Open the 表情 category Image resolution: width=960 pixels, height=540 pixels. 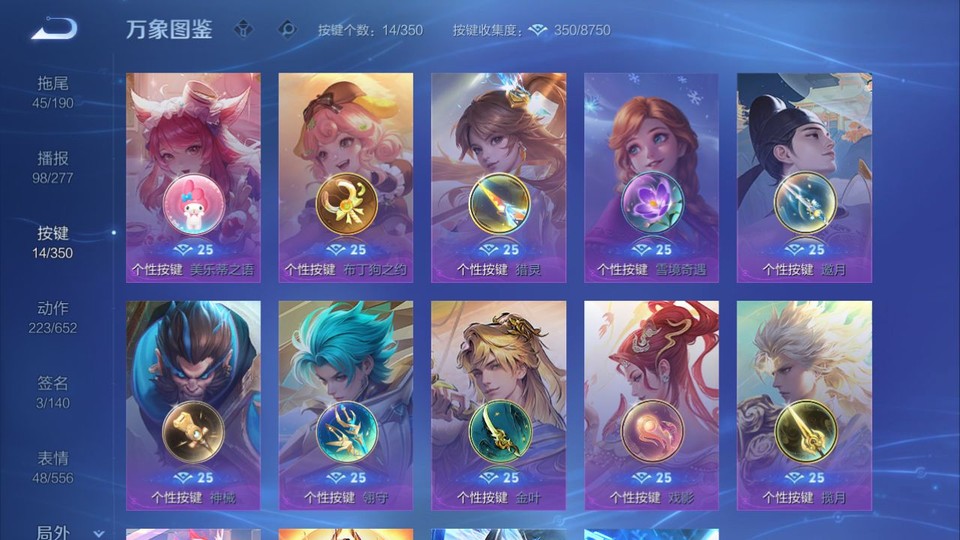[x=54, y=467]
